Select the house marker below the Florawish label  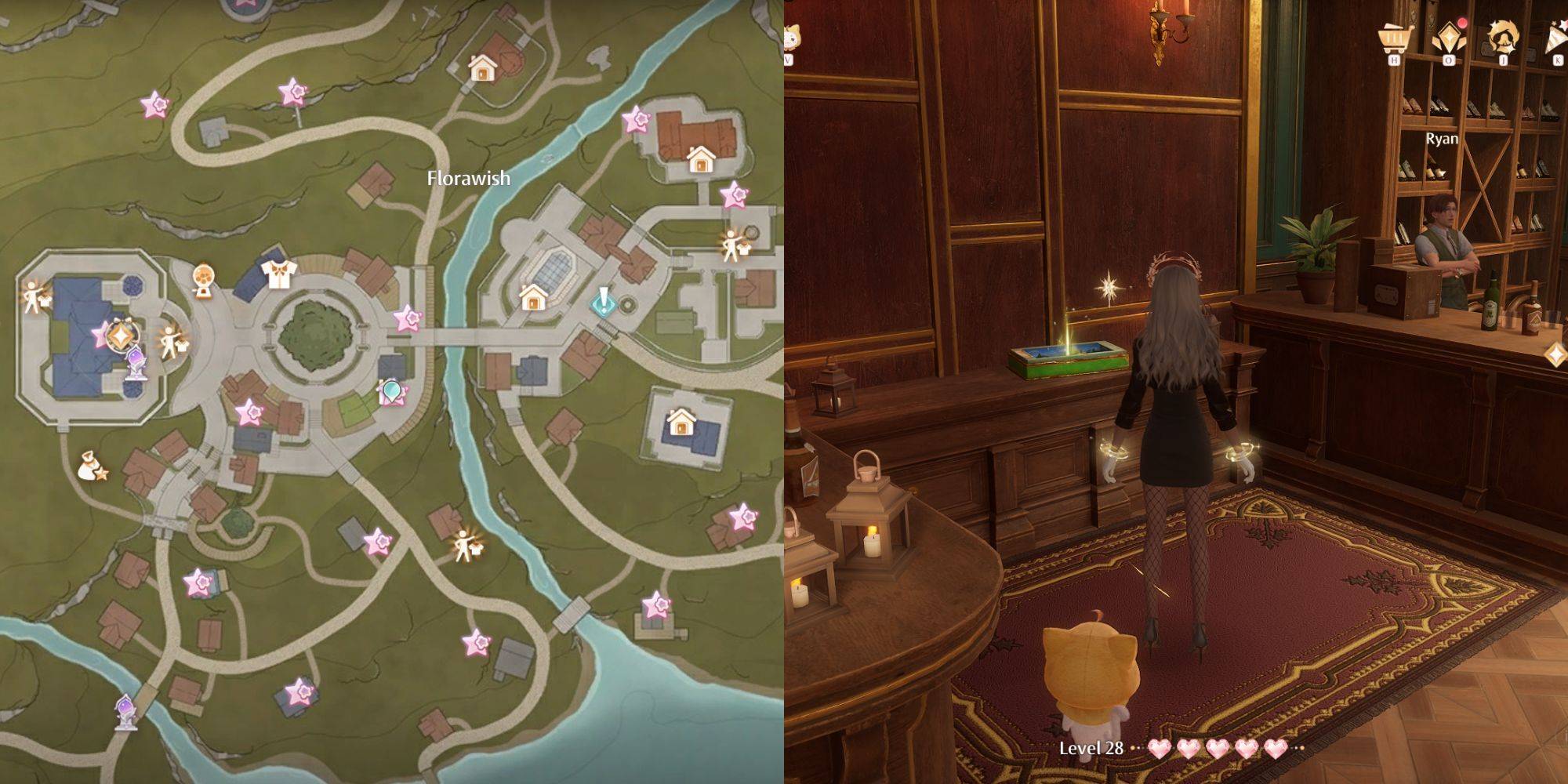[x=533, y=297]
